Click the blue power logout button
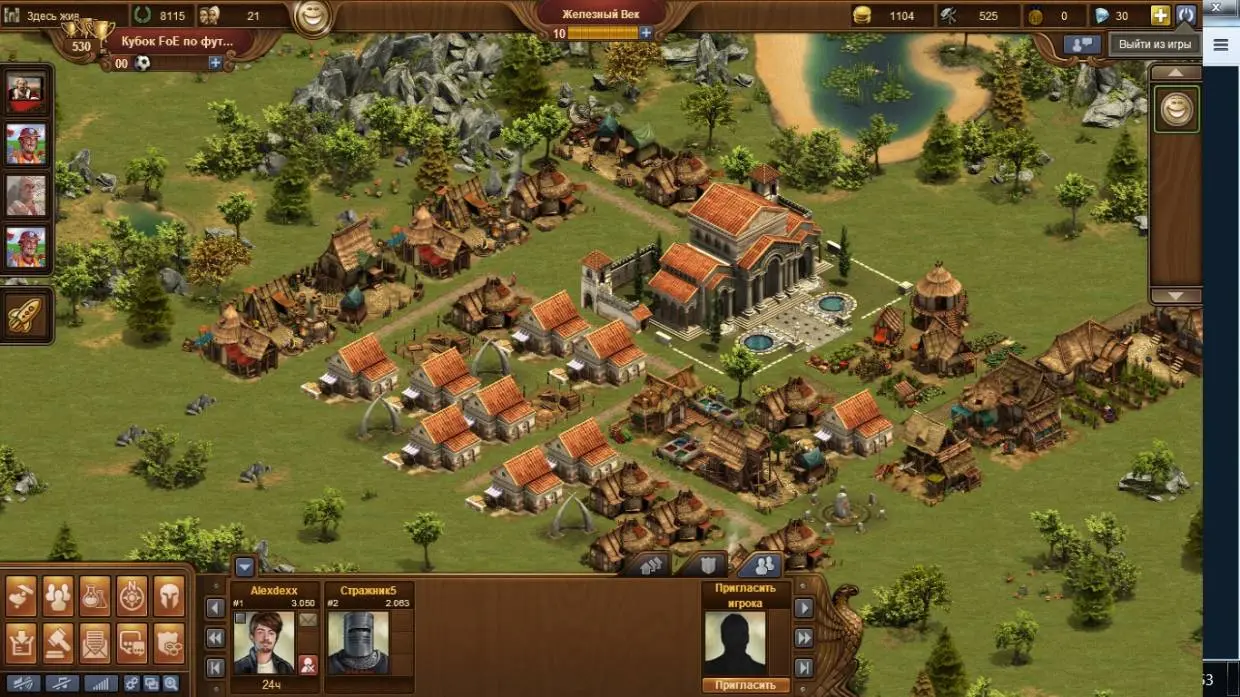 pyautogui.click(x=1186, y=15)
